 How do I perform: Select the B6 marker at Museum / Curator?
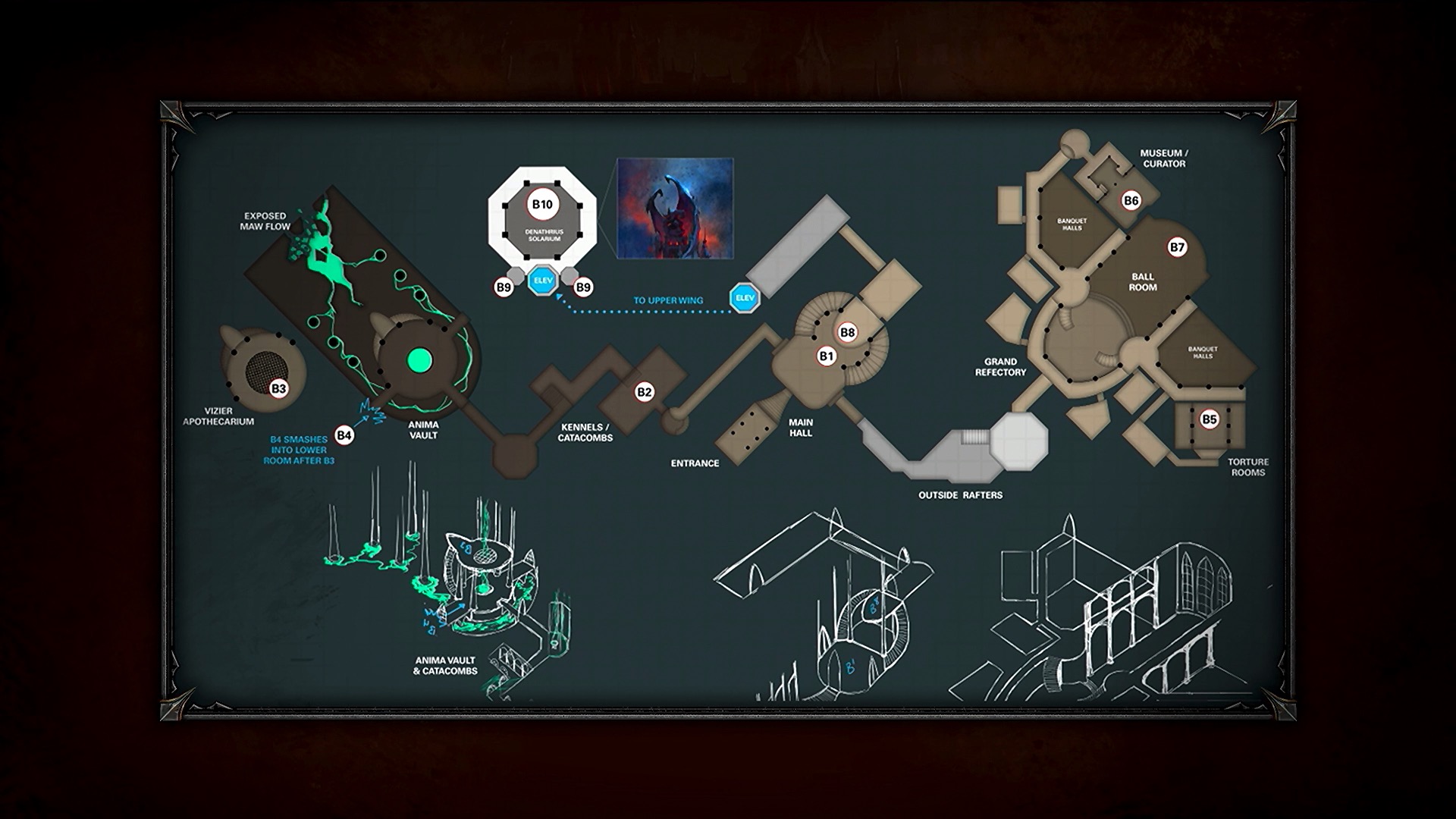pos(1131,200)
